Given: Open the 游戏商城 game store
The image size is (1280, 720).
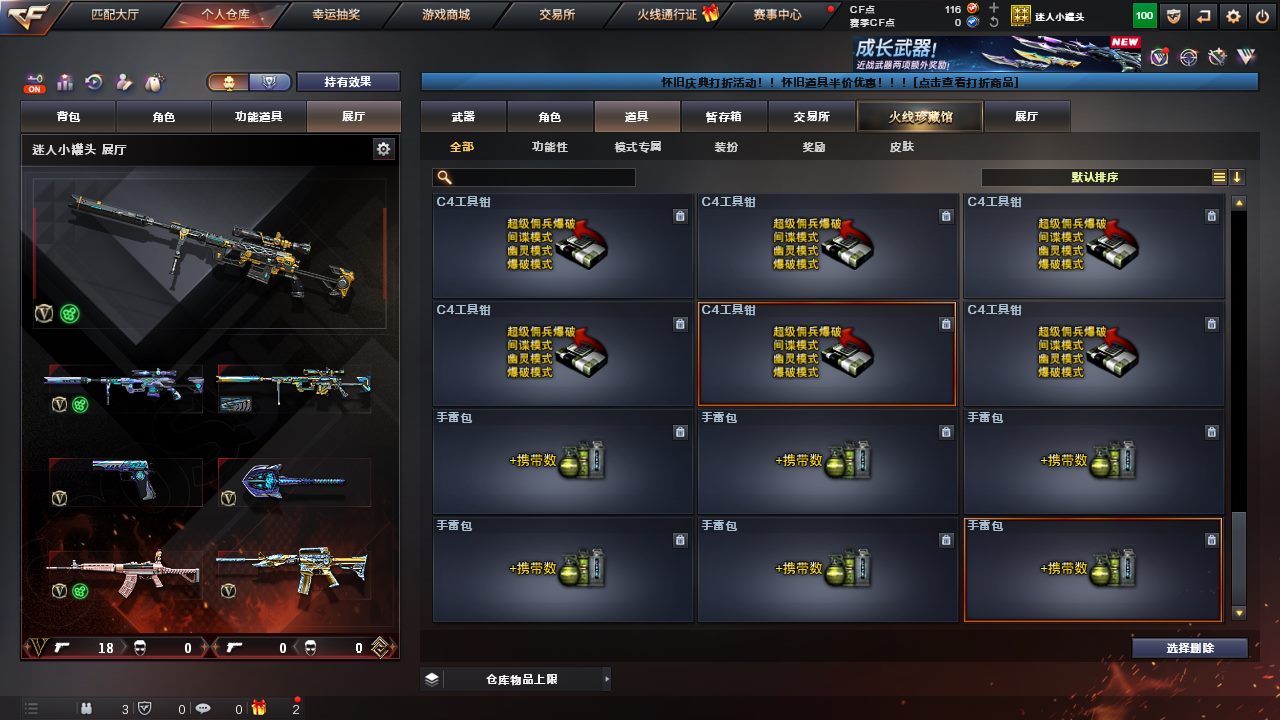Looking at the screenshot, I should click(446, 15).
